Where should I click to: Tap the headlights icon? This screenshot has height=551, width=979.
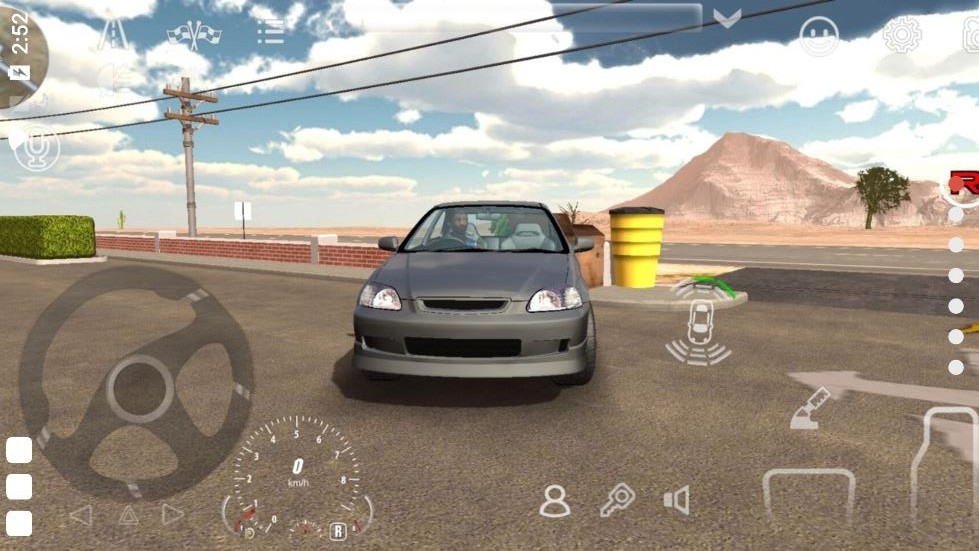[x=115, y=78]
